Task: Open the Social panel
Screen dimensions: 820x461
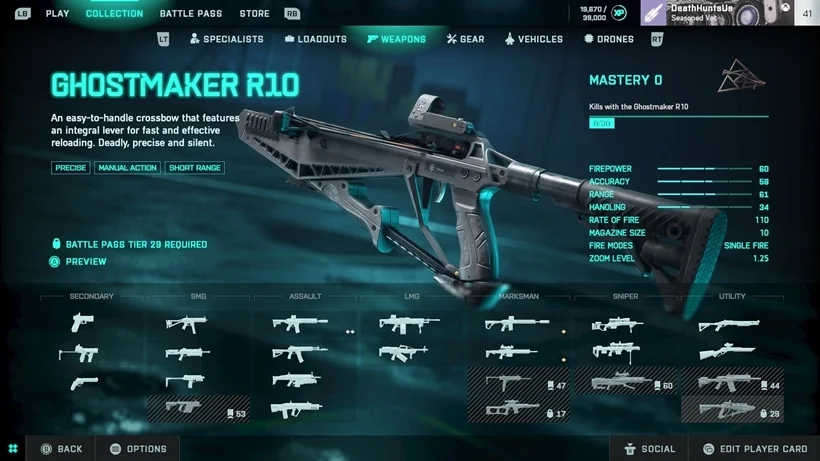Action: click(x=649, y=449)
